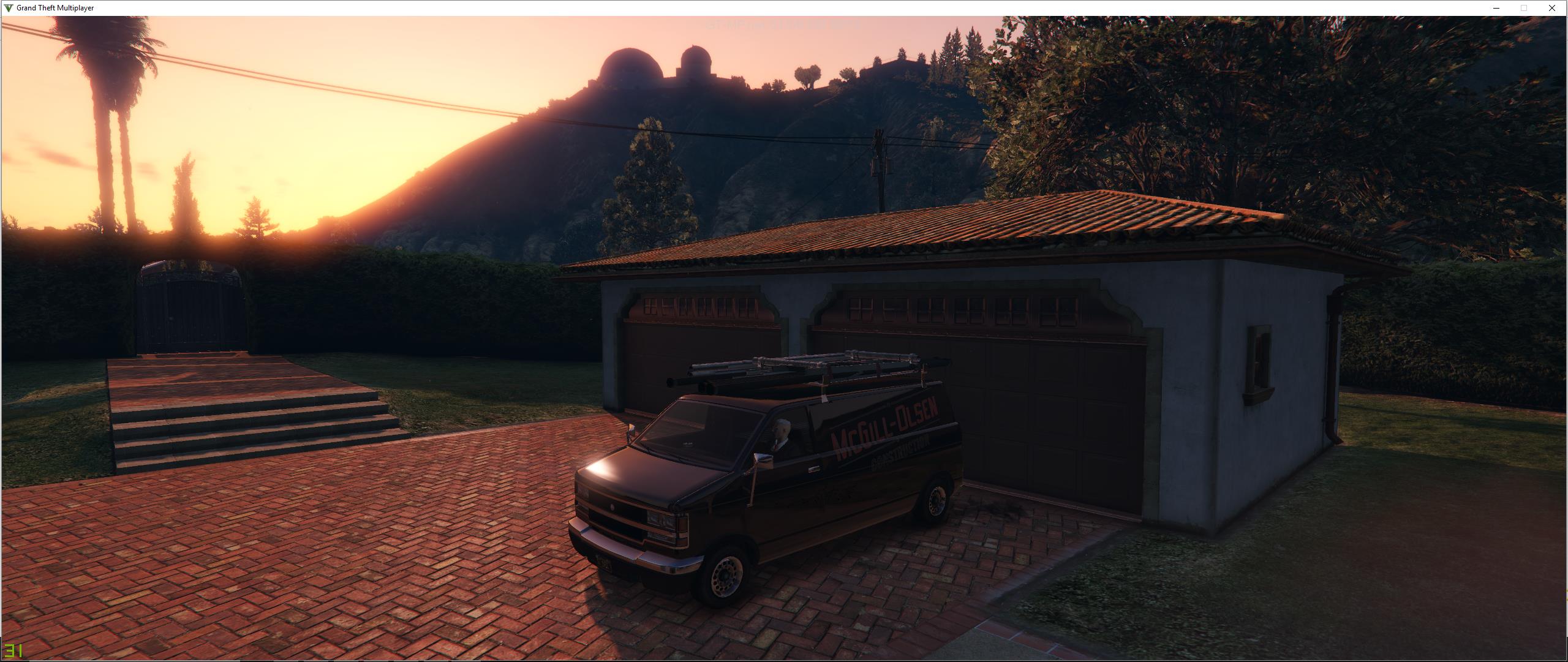The image size is (1568, 662).
Task: Minimize the Grand Theft Multiplayer window
Action: pyautogui.click(x=1496, y=8)
